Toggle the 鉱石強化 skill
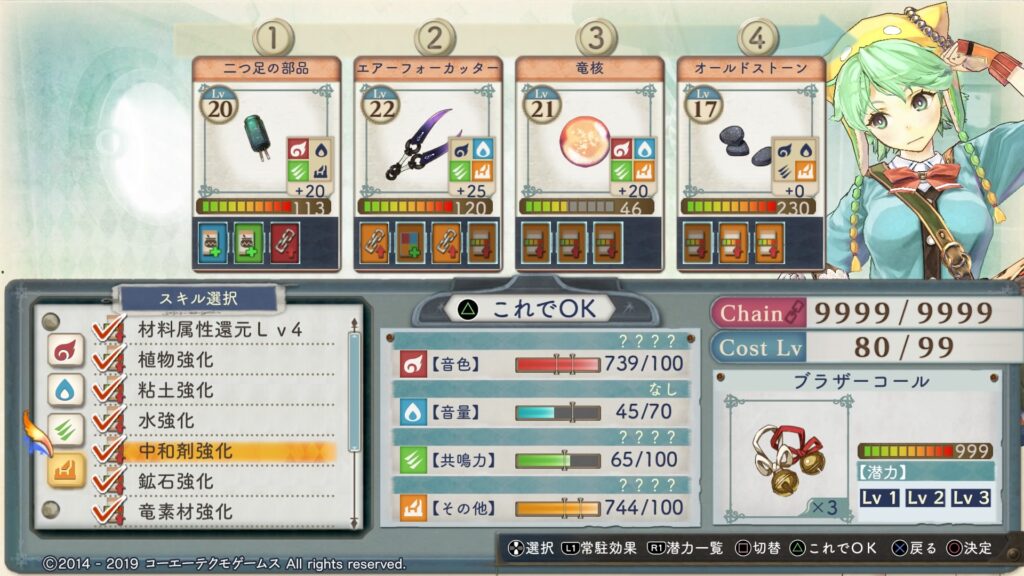The image size is (1024, 576). click(173, 482)
